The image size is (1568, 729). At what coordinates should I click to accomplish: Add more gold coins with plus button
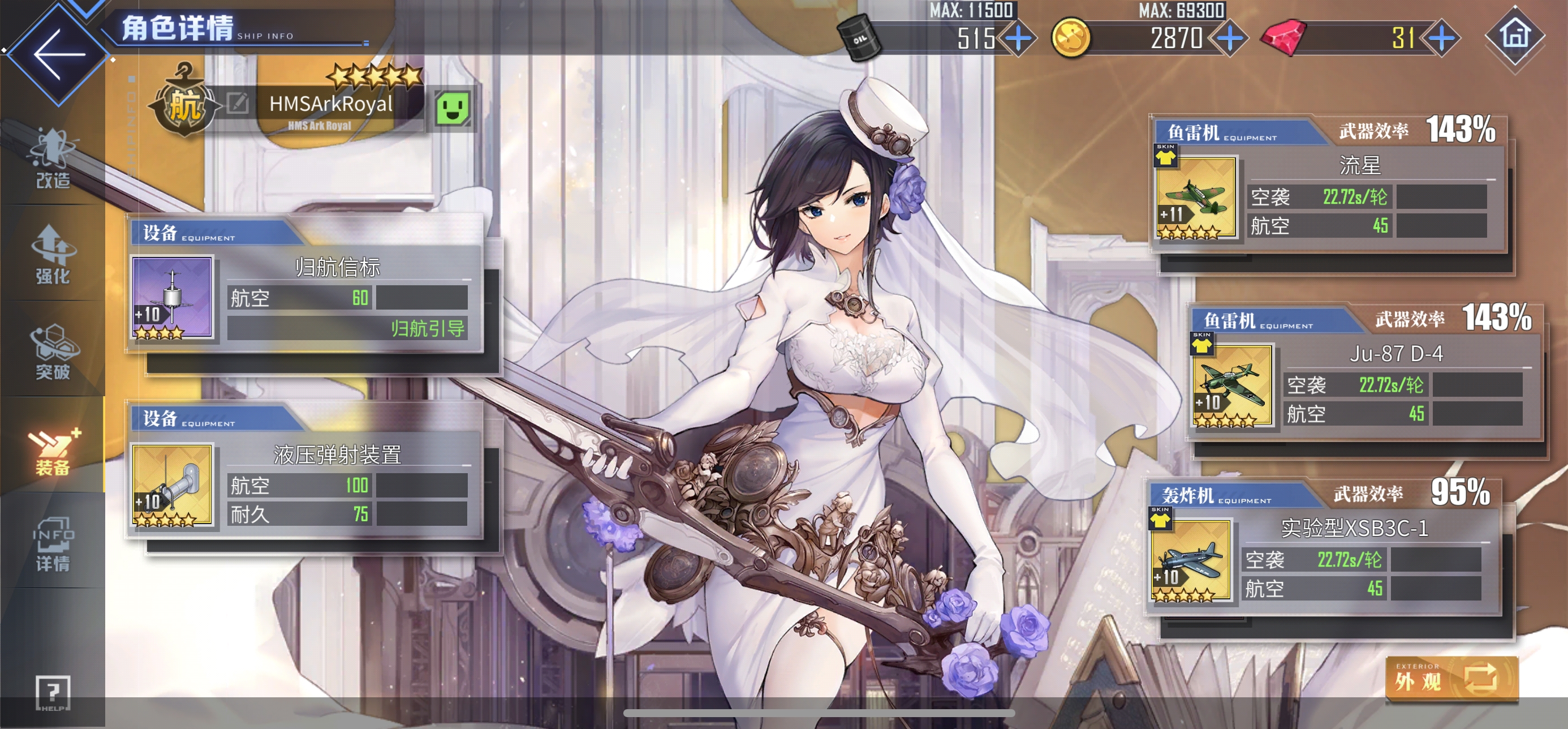(x=1230, y=39)
